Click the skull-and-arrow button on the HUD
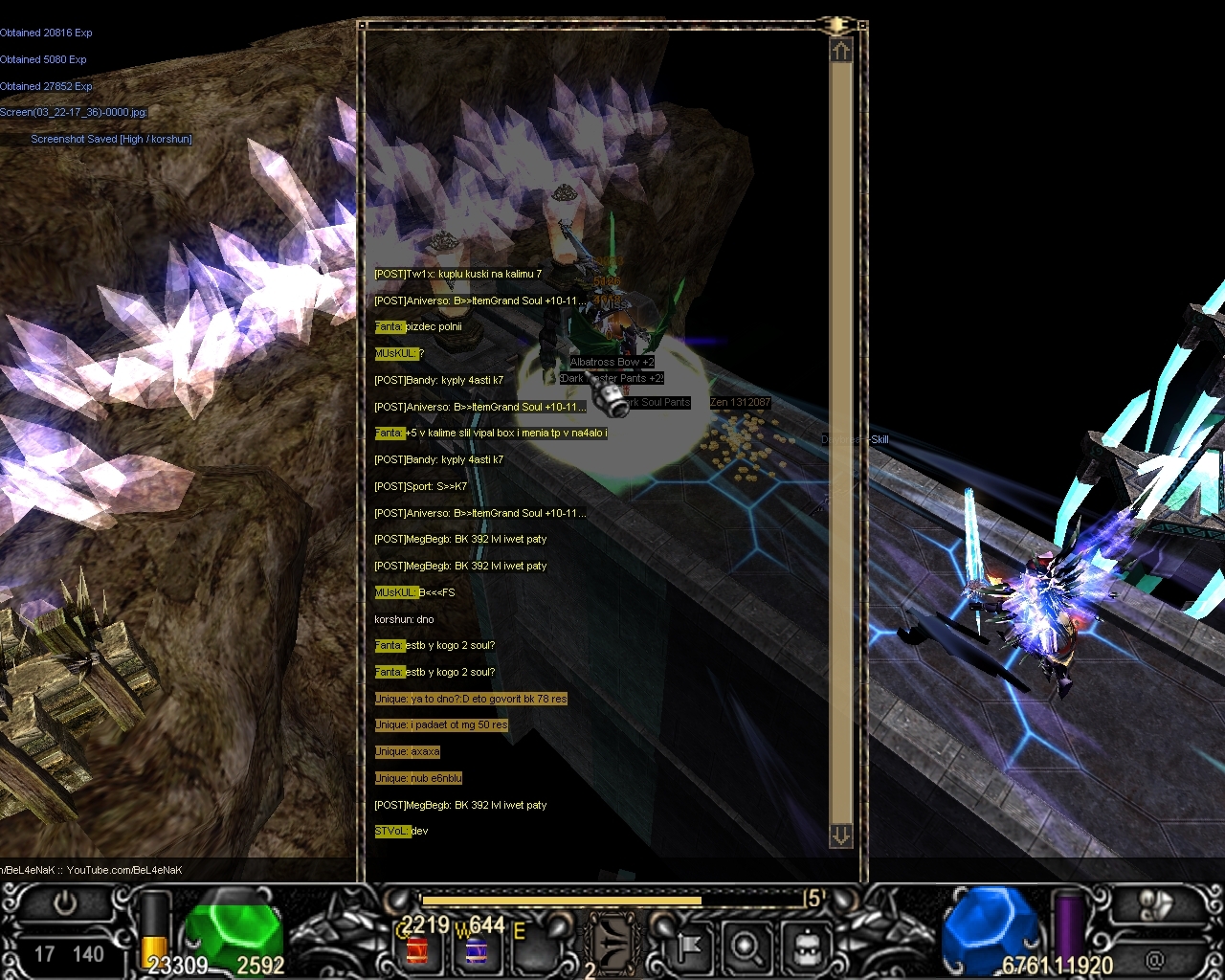This screenshot has height=980, width=1225. pos(1157,904)
